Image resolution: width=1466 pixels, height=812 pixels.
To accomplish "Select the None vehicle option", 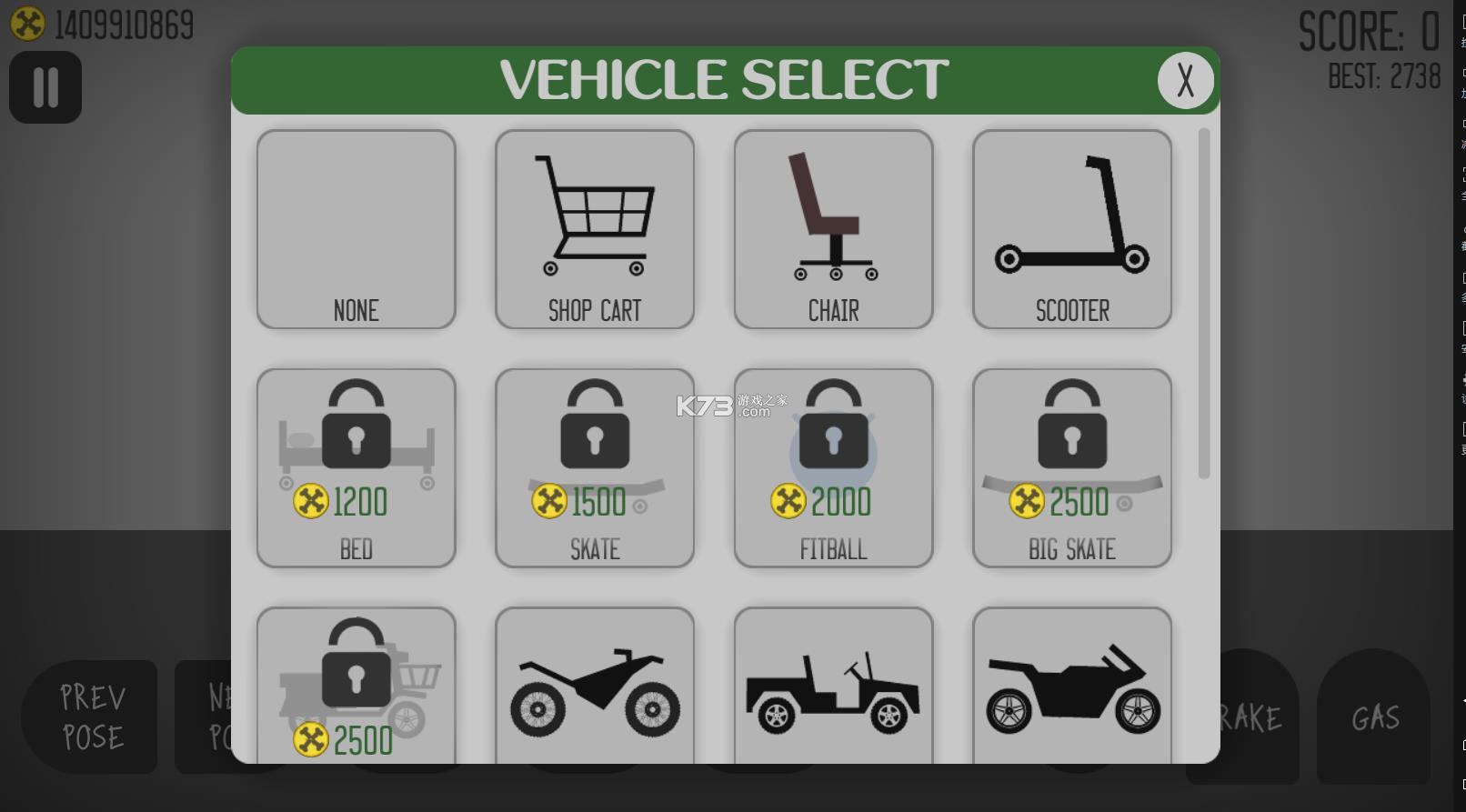I will (x=356, y=229).
